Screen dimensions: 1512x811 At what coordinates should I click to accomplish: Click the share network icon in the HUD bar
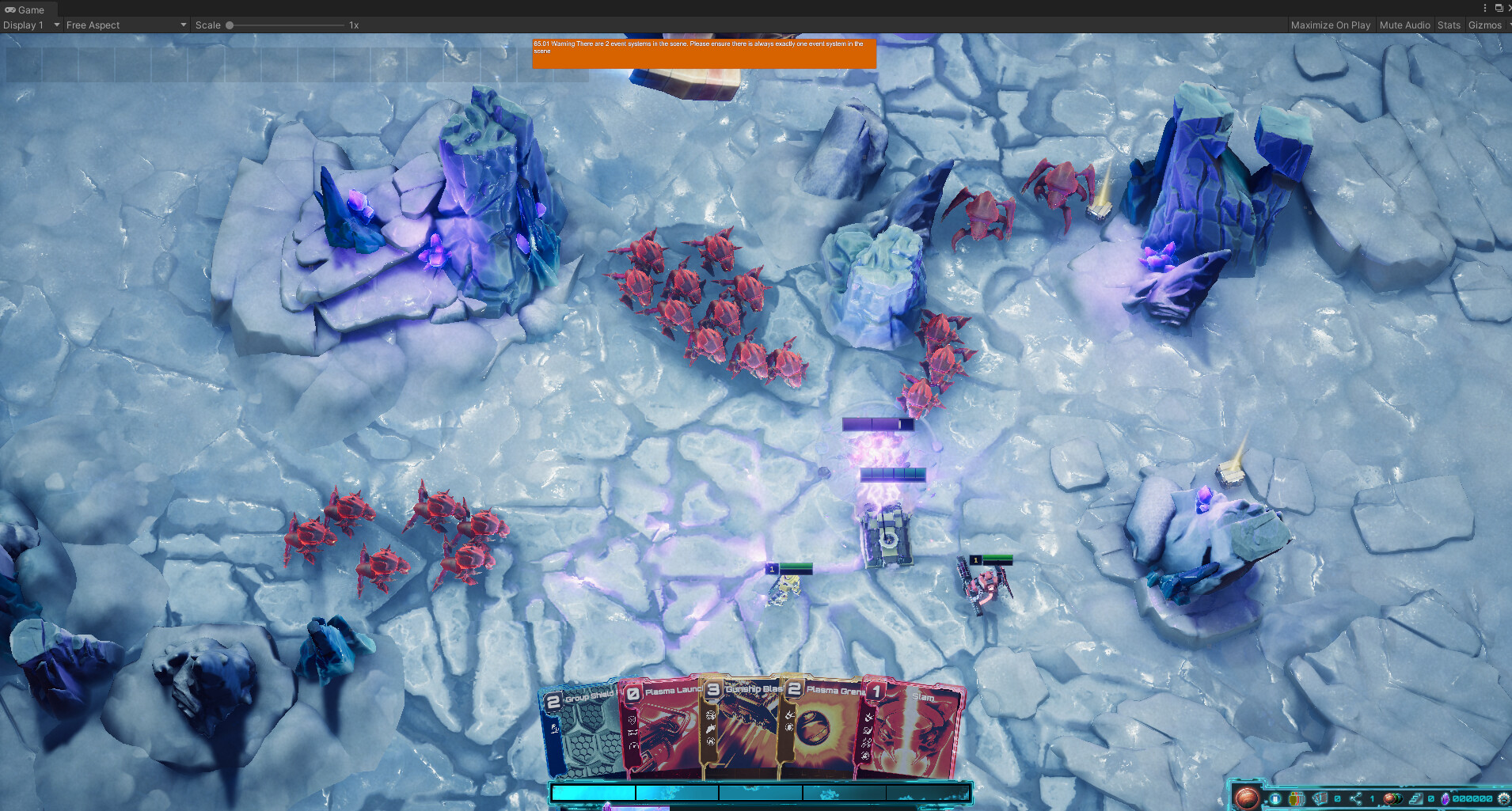(1357, 798)
